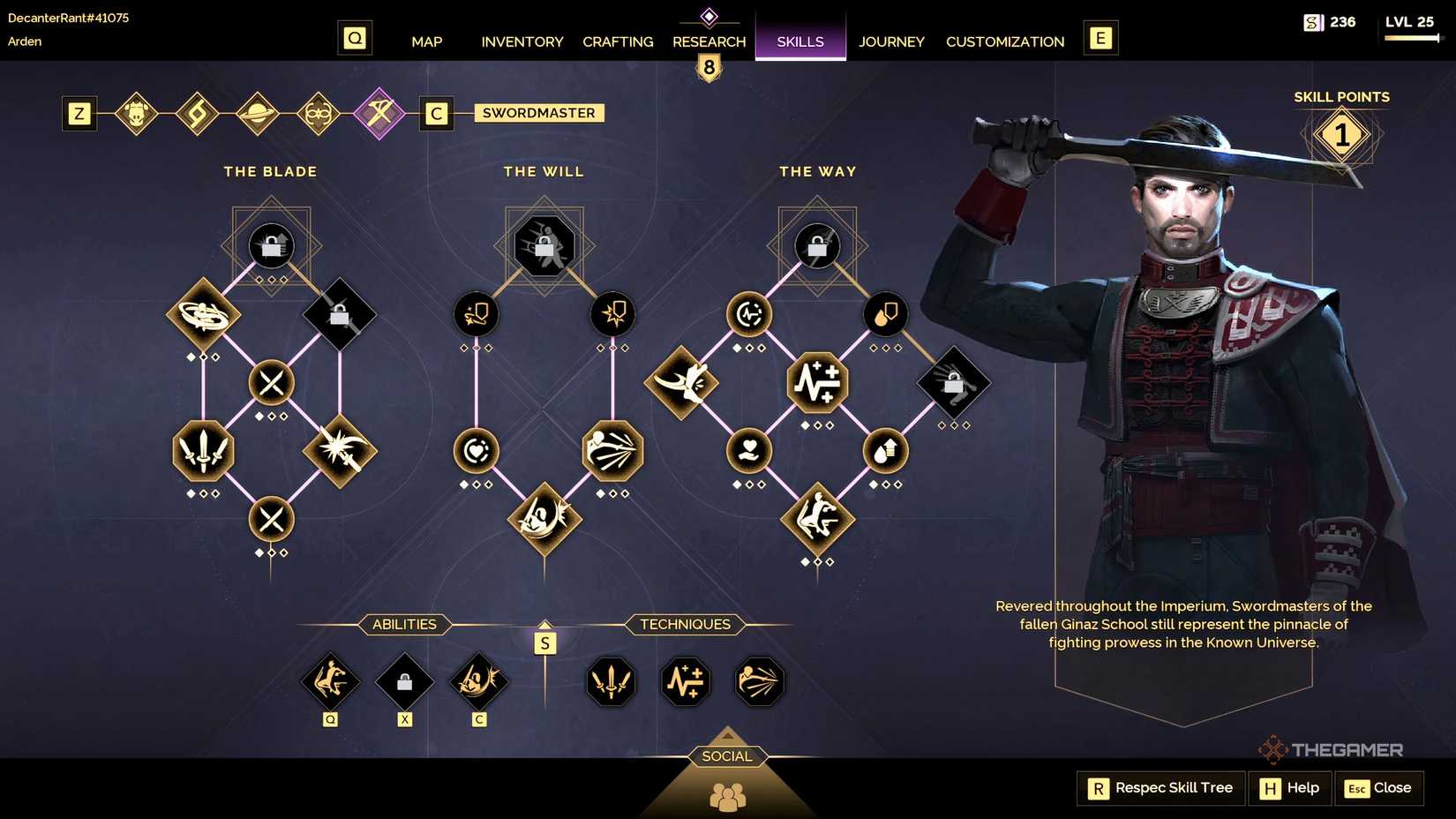Select the ability equipped in the Q slot
This screenshot has height=819, width=1456.
pos(331,681)
